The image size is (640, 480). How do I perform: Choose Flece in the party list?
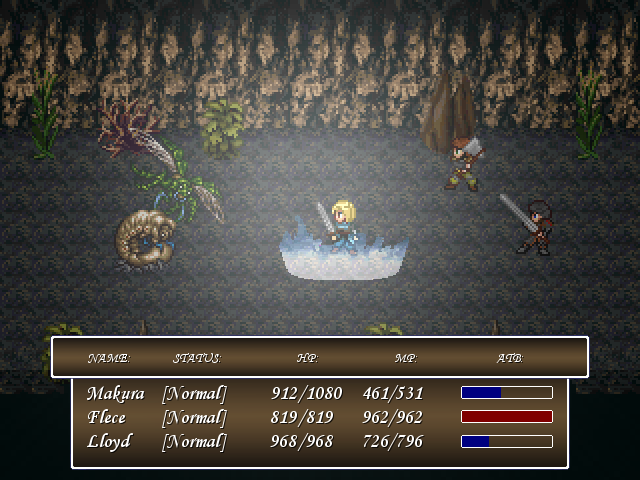pos(106,417)
